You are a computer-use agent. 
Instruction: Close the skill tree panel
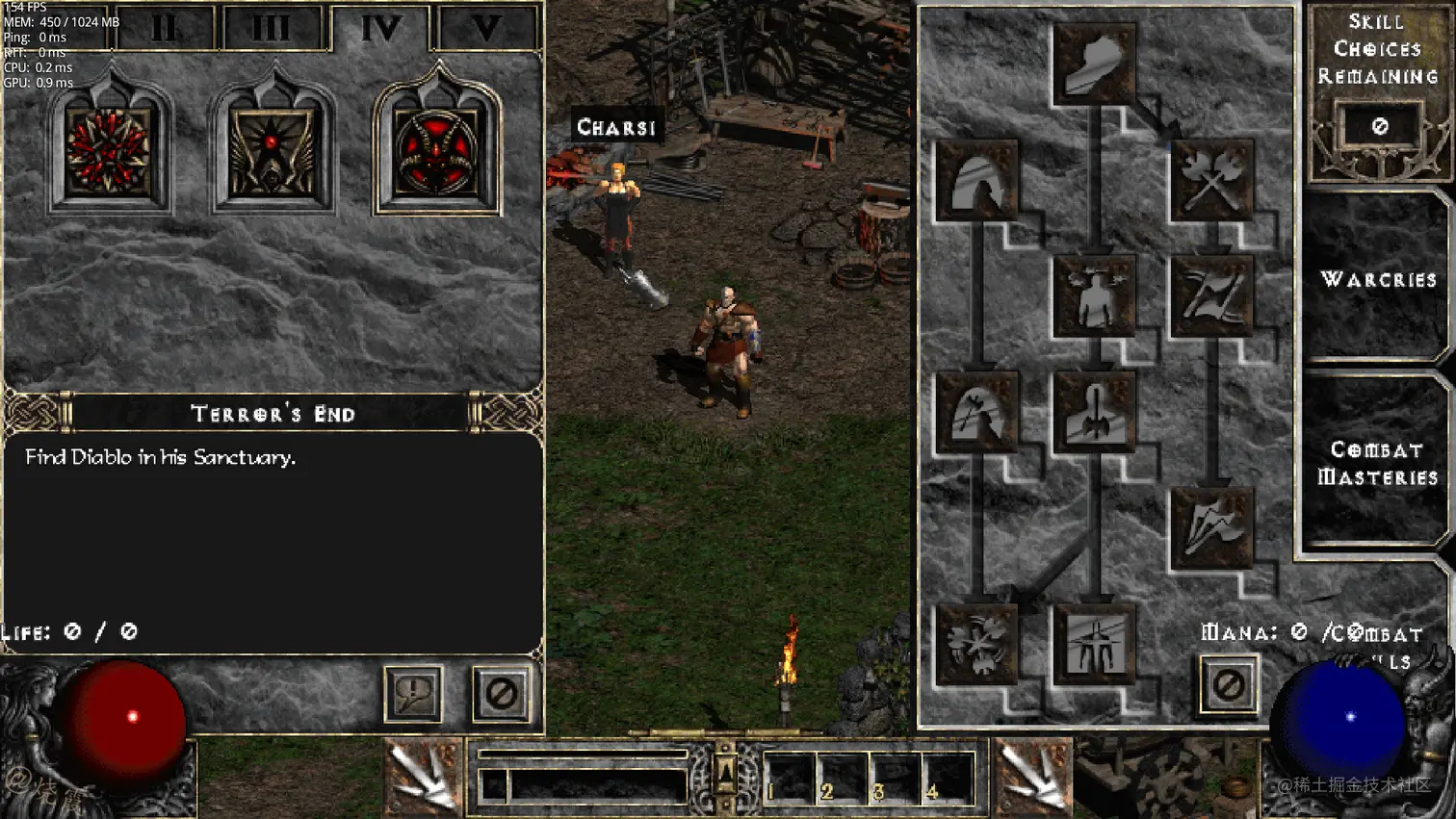coord(1228,685)
